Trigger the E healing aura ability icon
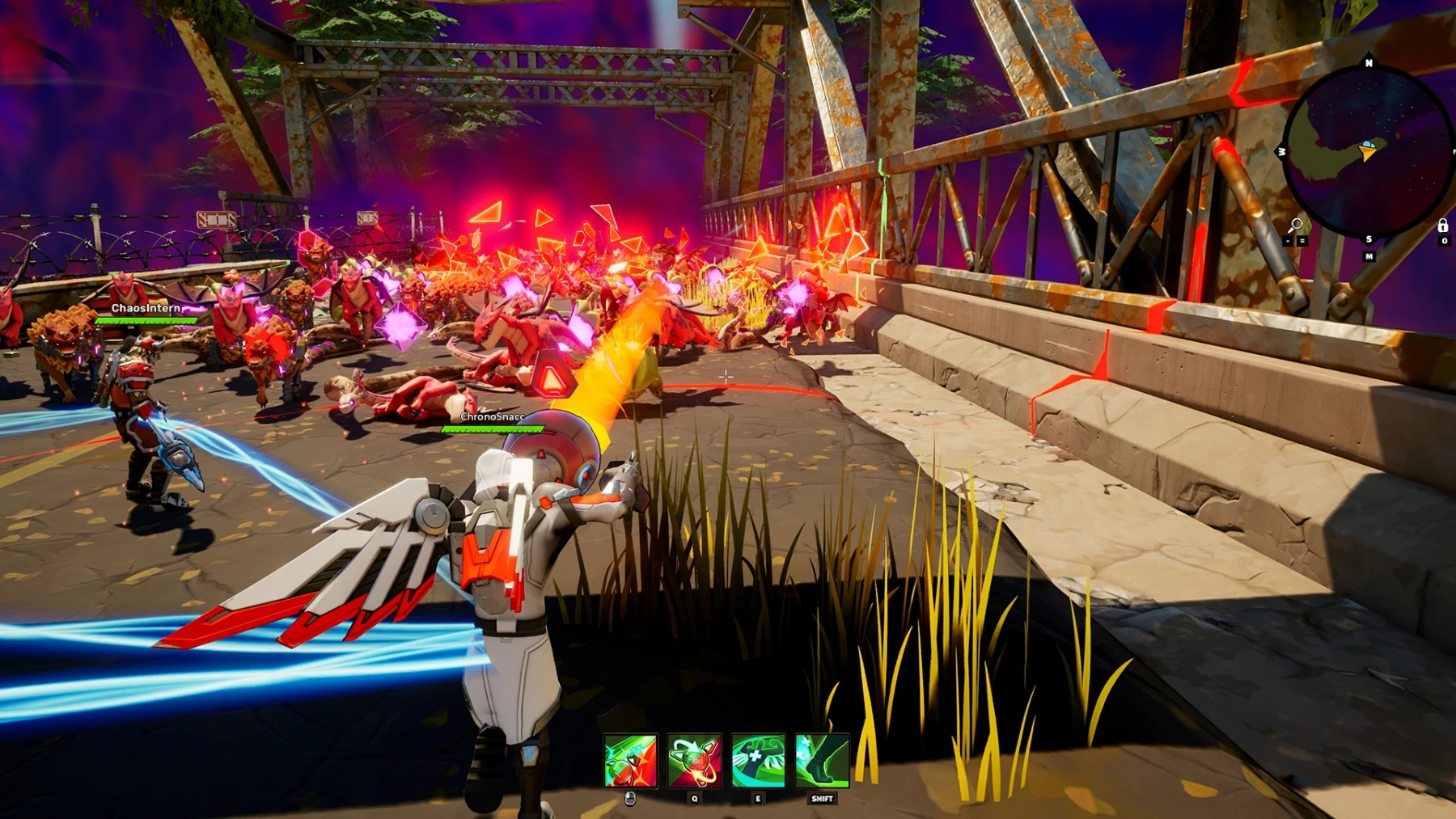This screenshot has width=1456, height=819. (x=758, y=761)
